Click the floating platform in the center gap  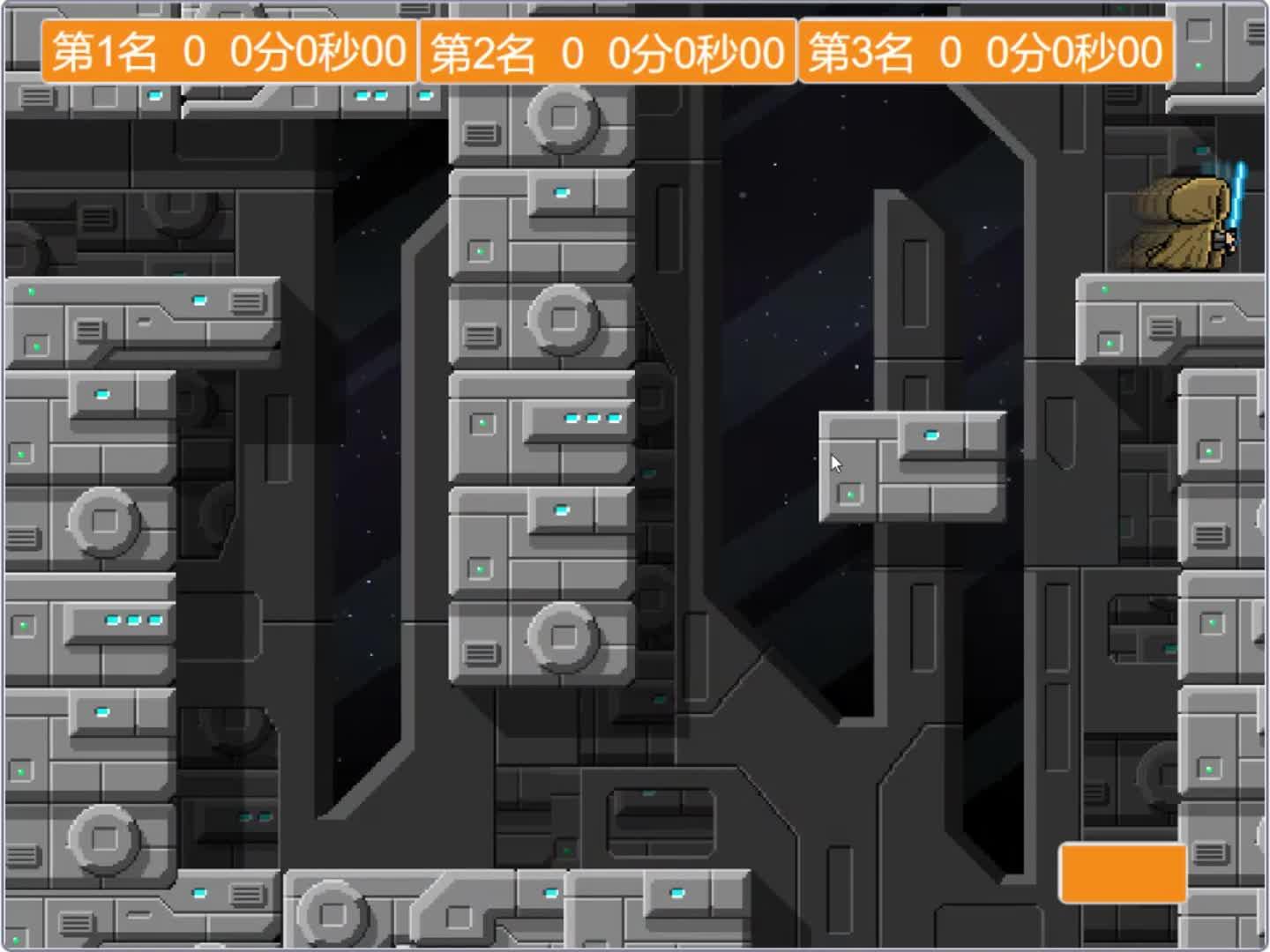(913, 467)
